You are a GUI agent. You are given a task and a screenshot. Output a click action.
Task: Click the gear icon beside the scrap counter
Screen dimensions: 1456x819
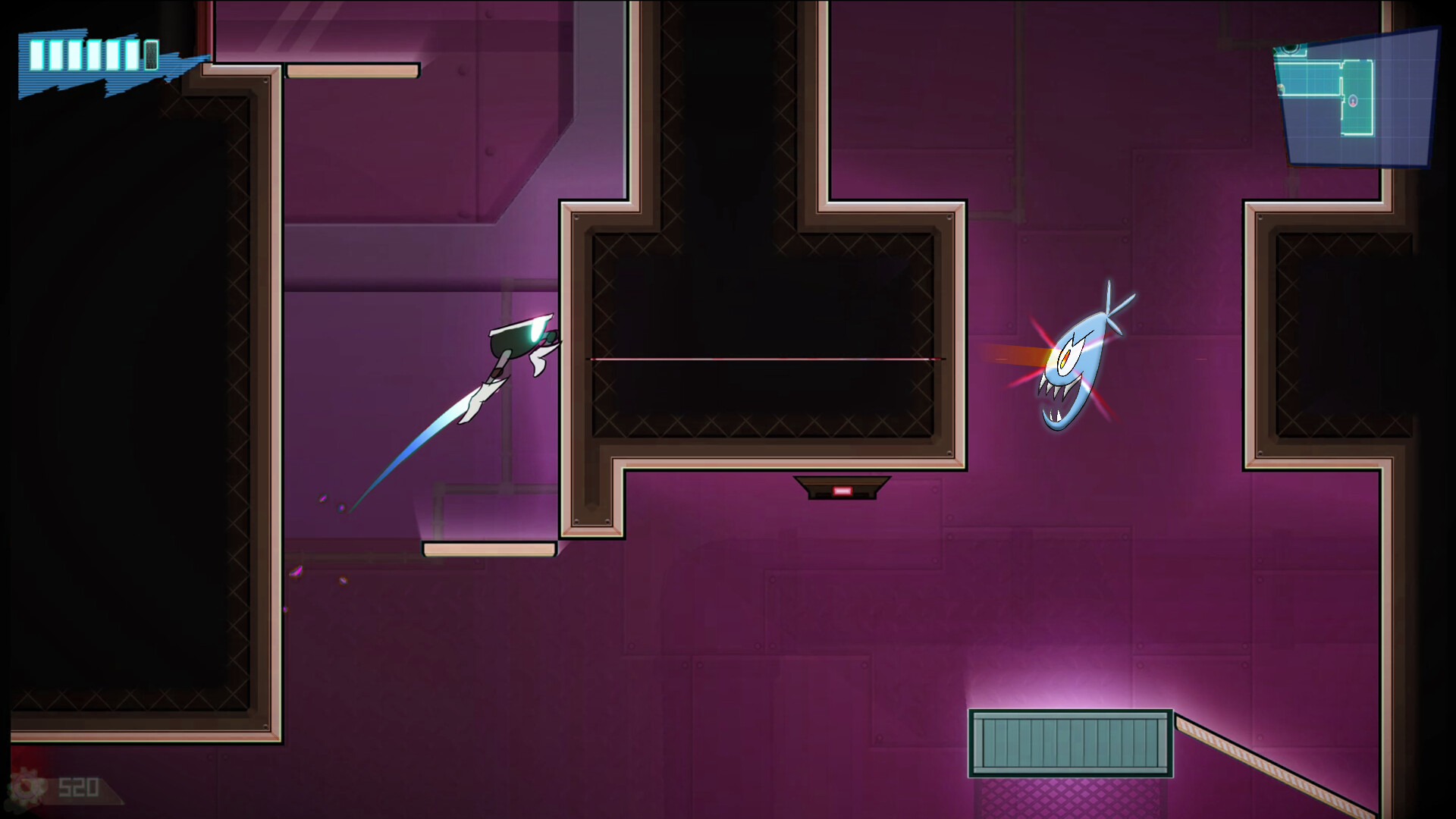click(27, 786)
